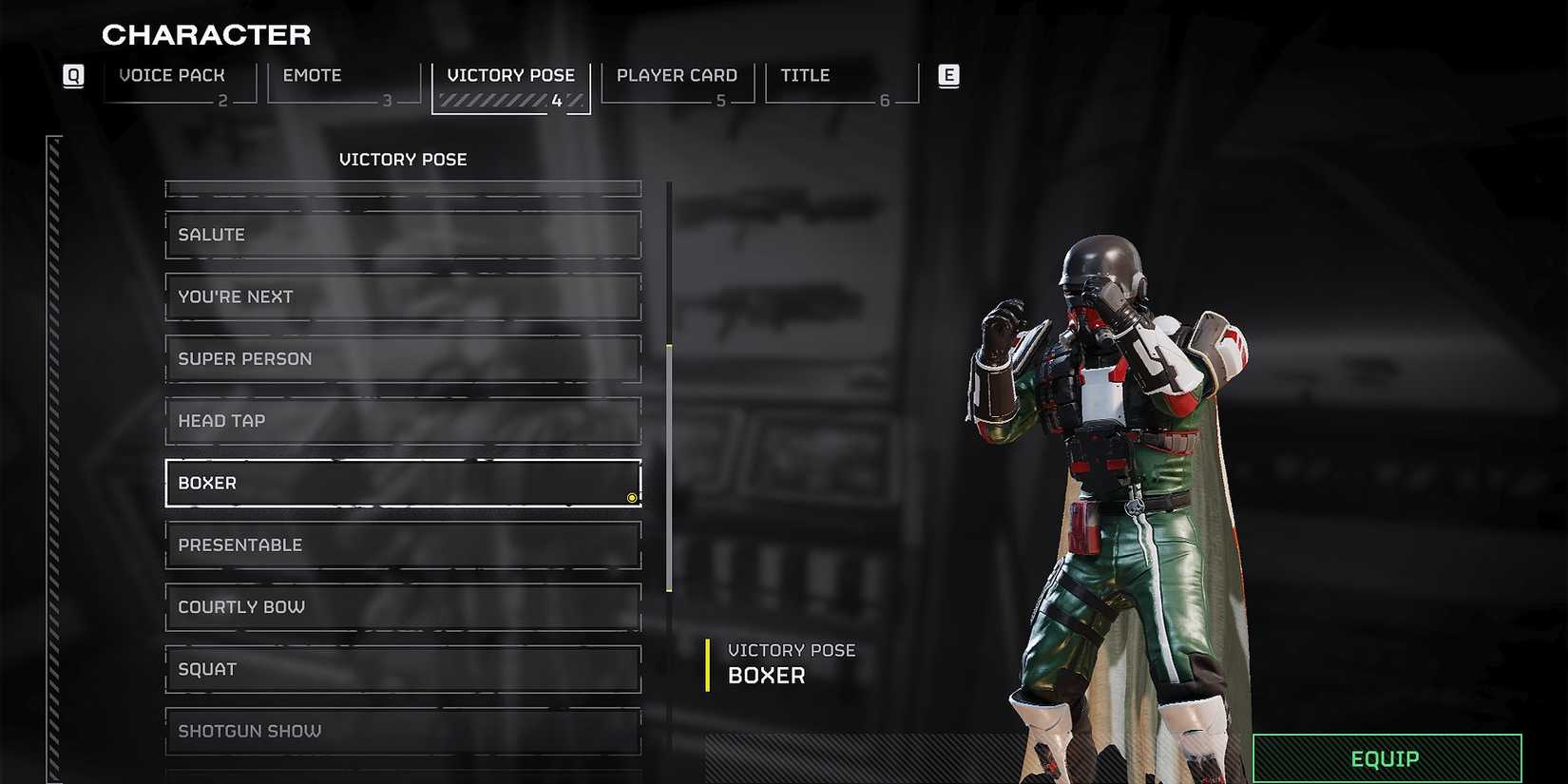Select the Salute victory pose
This screenshot has height=784, width=1568.
[403, 235]
